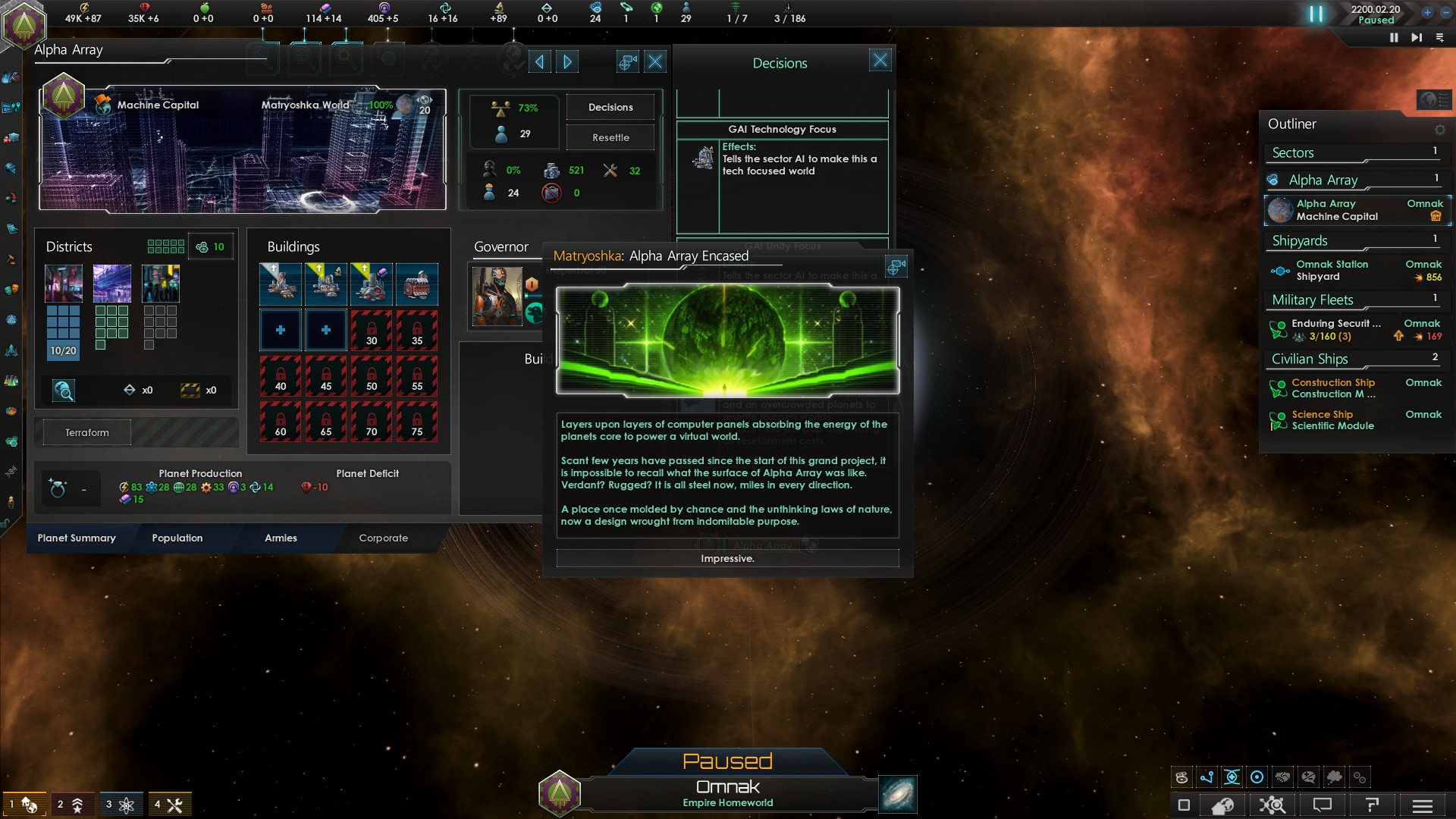
Task: Select the governor portrait
Action: tap(497, 296)
